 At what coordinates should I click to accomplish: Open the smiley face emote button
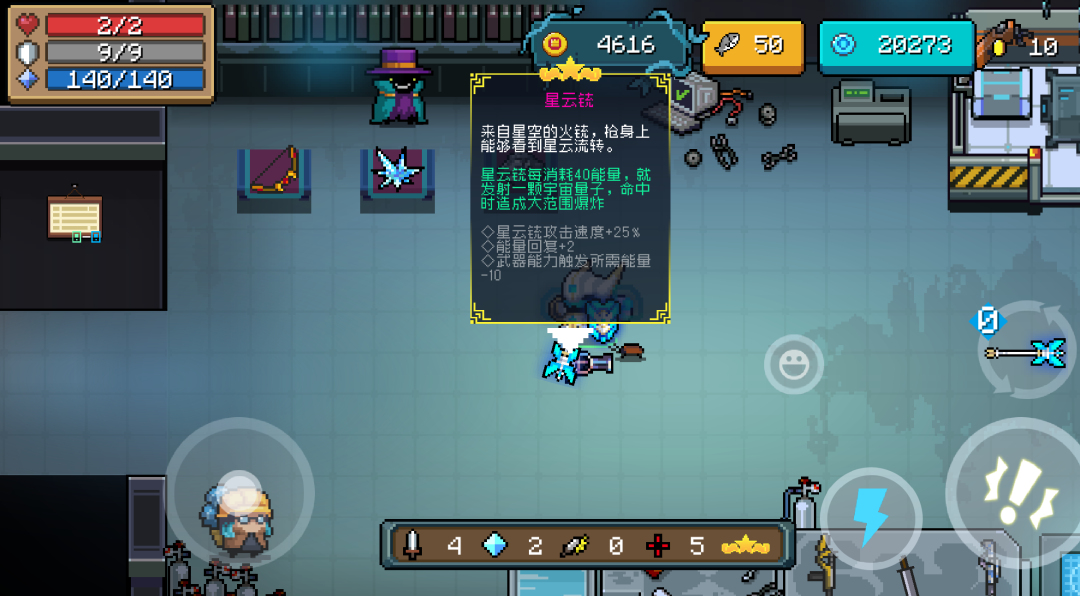tap(794, 364)
